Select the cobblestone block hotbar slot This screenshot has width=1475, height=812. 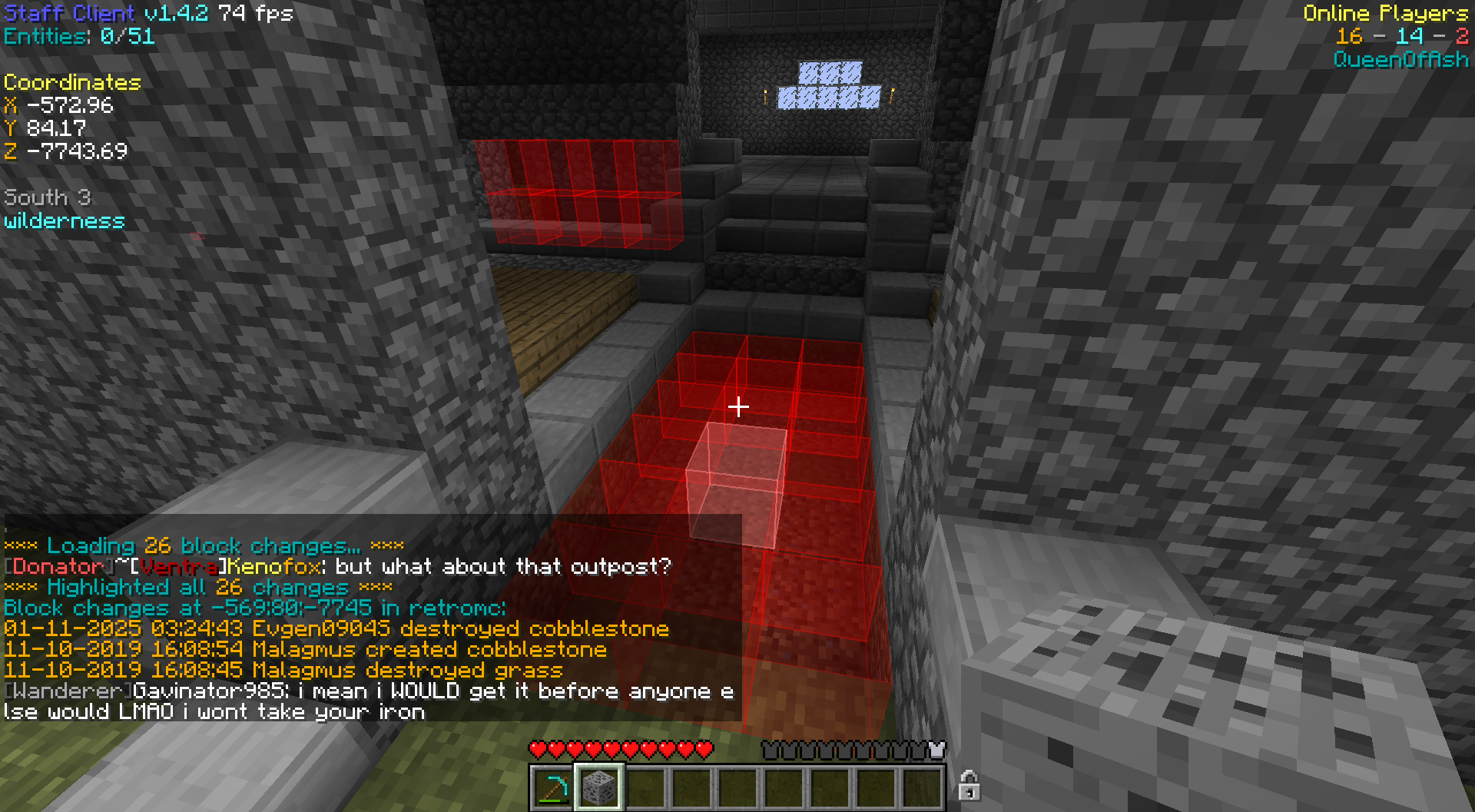(x=598, y=788)
